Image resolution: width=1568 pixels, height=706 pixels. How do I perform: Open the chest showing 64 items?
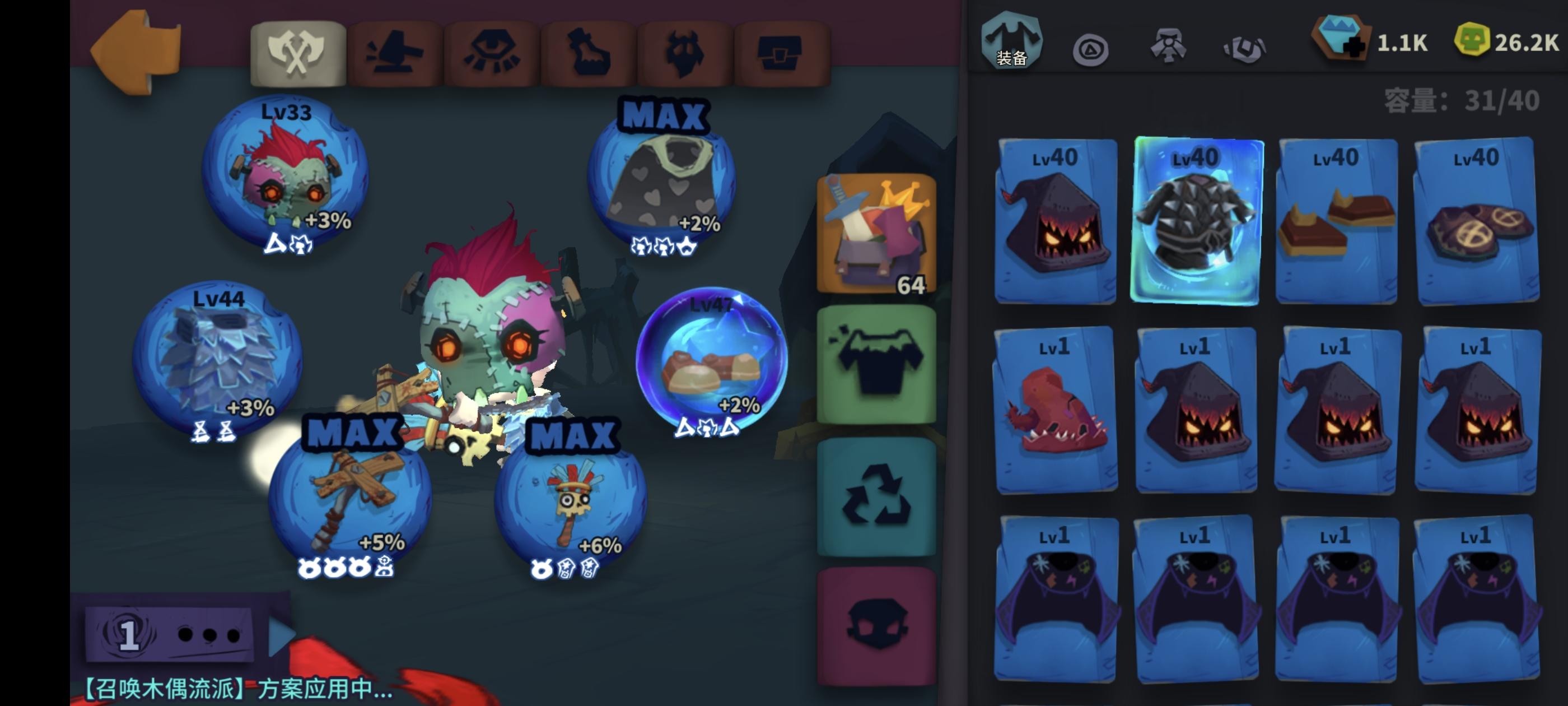[x=876, y=232]
